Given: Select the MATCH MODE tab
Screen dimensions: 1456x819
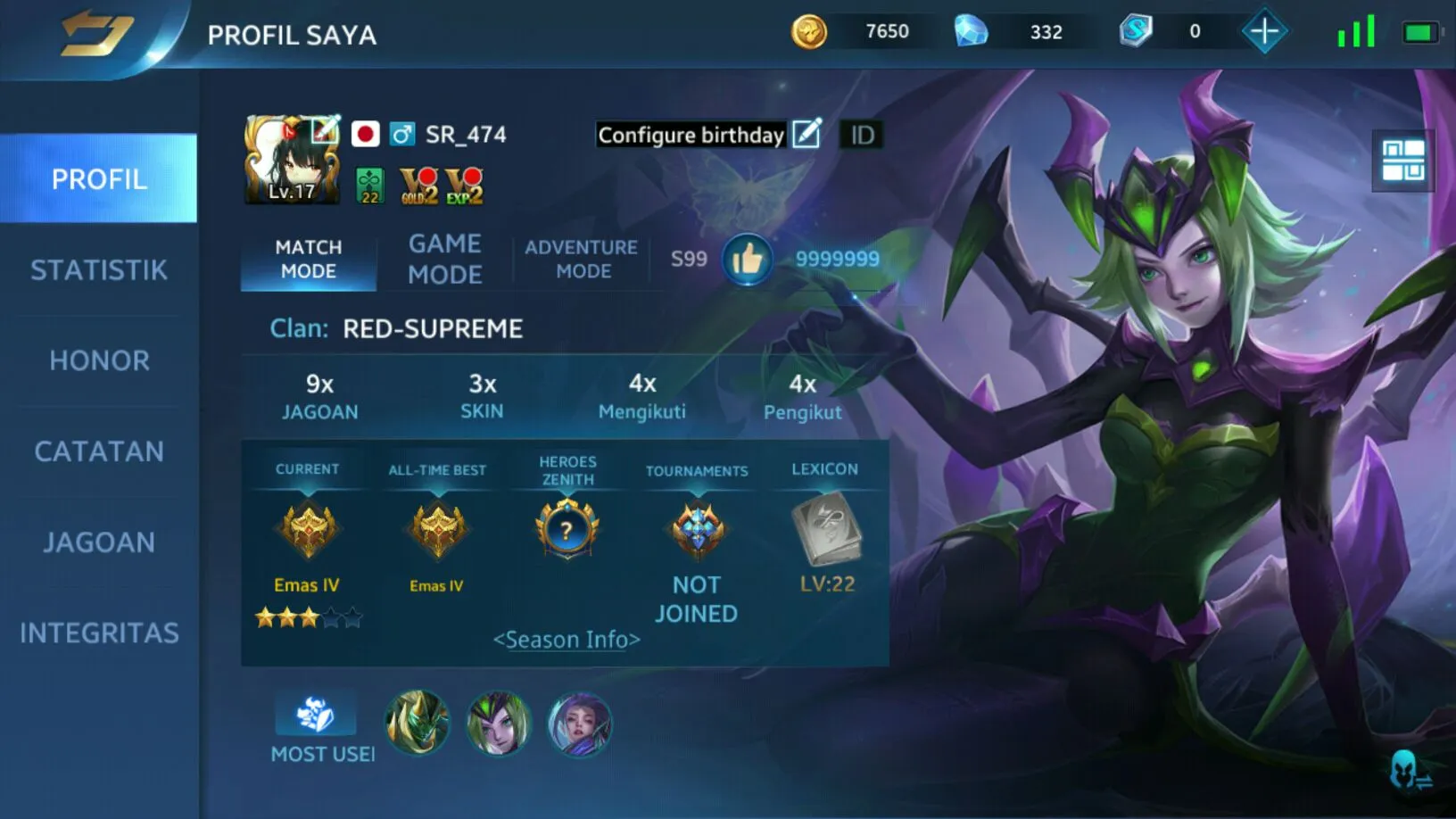Looking at the screenshot, I should (309, 259).
